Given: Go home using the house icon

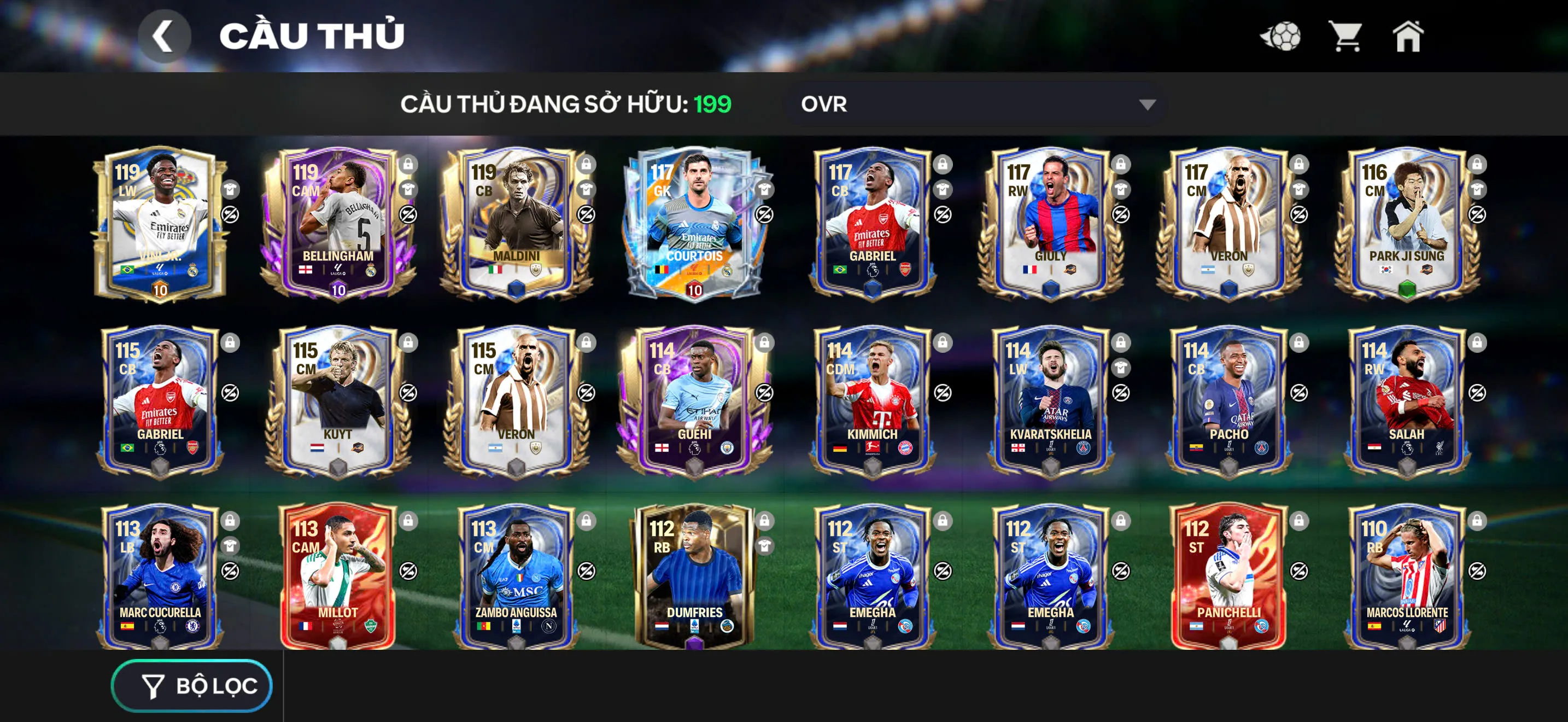Looking at the screenshot, I should 1408,38.
